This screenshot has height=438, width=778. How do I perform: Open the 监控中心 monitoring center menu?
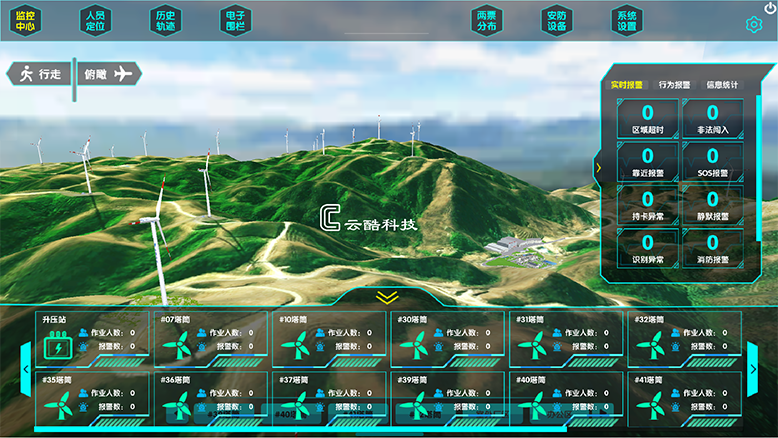point(26,21)
